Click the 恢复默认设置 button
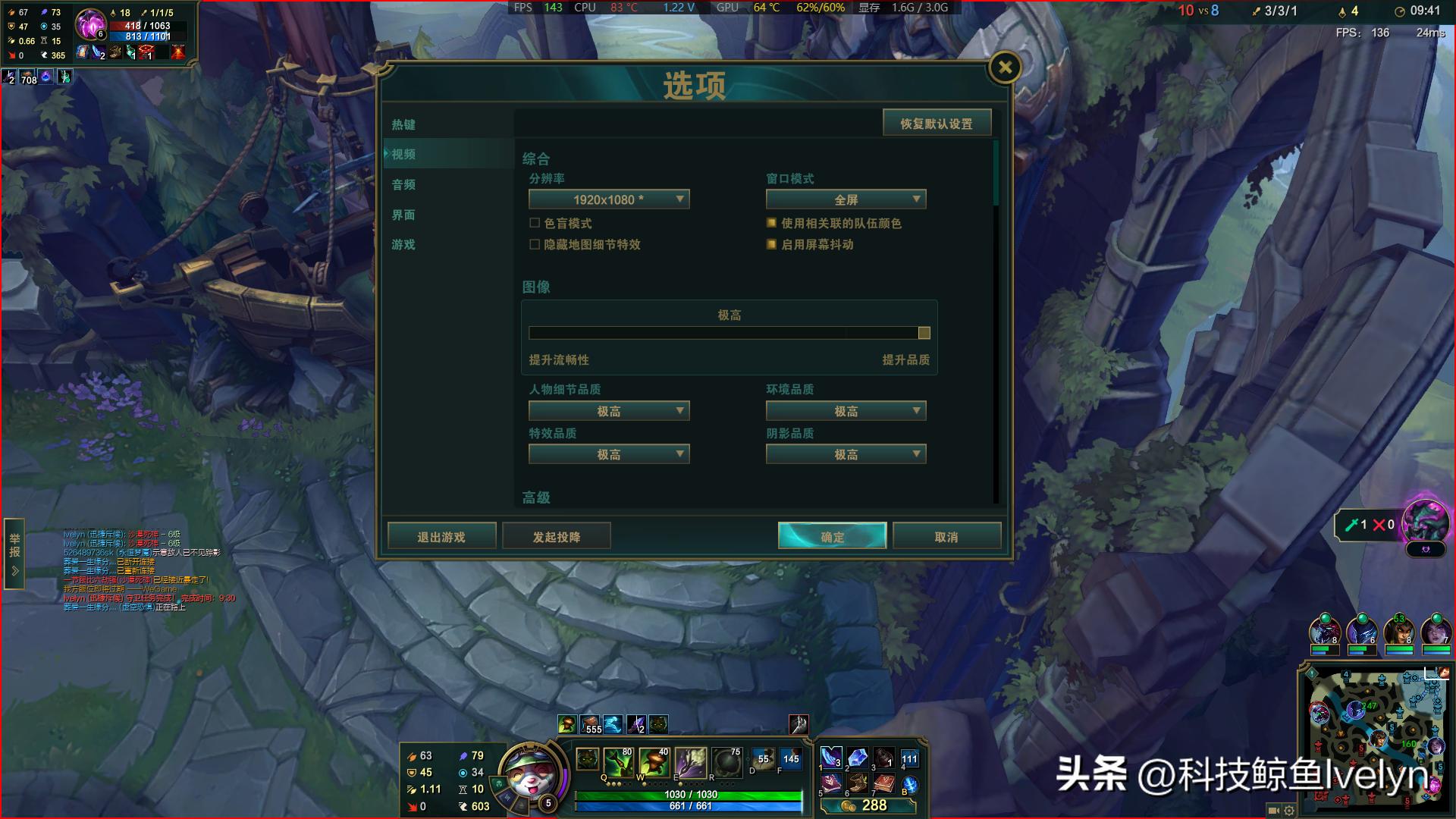 click(x=937, y=122)
